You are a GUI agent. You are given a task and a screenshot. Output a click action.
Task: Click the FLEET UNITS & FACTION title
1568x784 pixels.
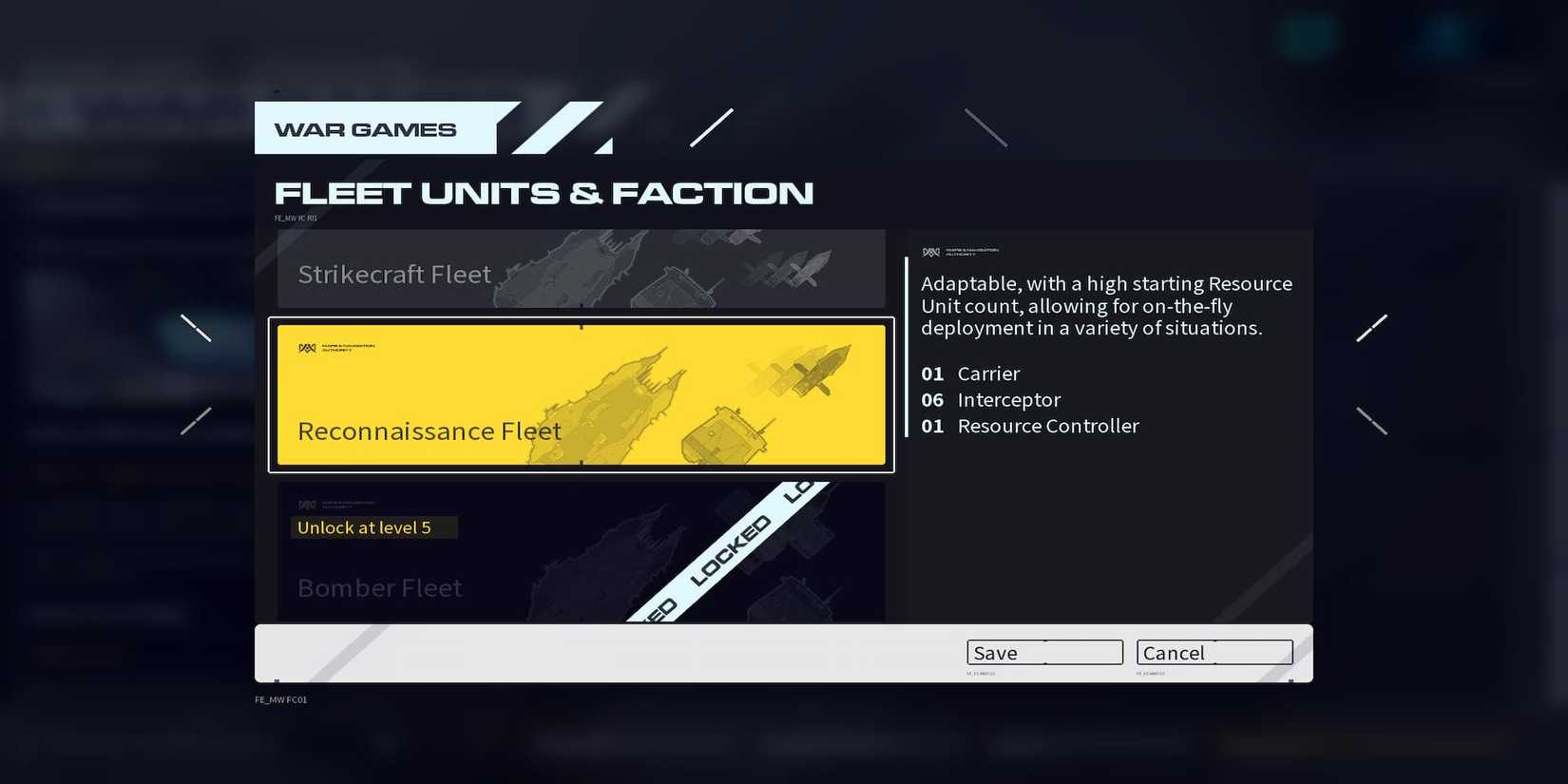[x=544, y=192]
